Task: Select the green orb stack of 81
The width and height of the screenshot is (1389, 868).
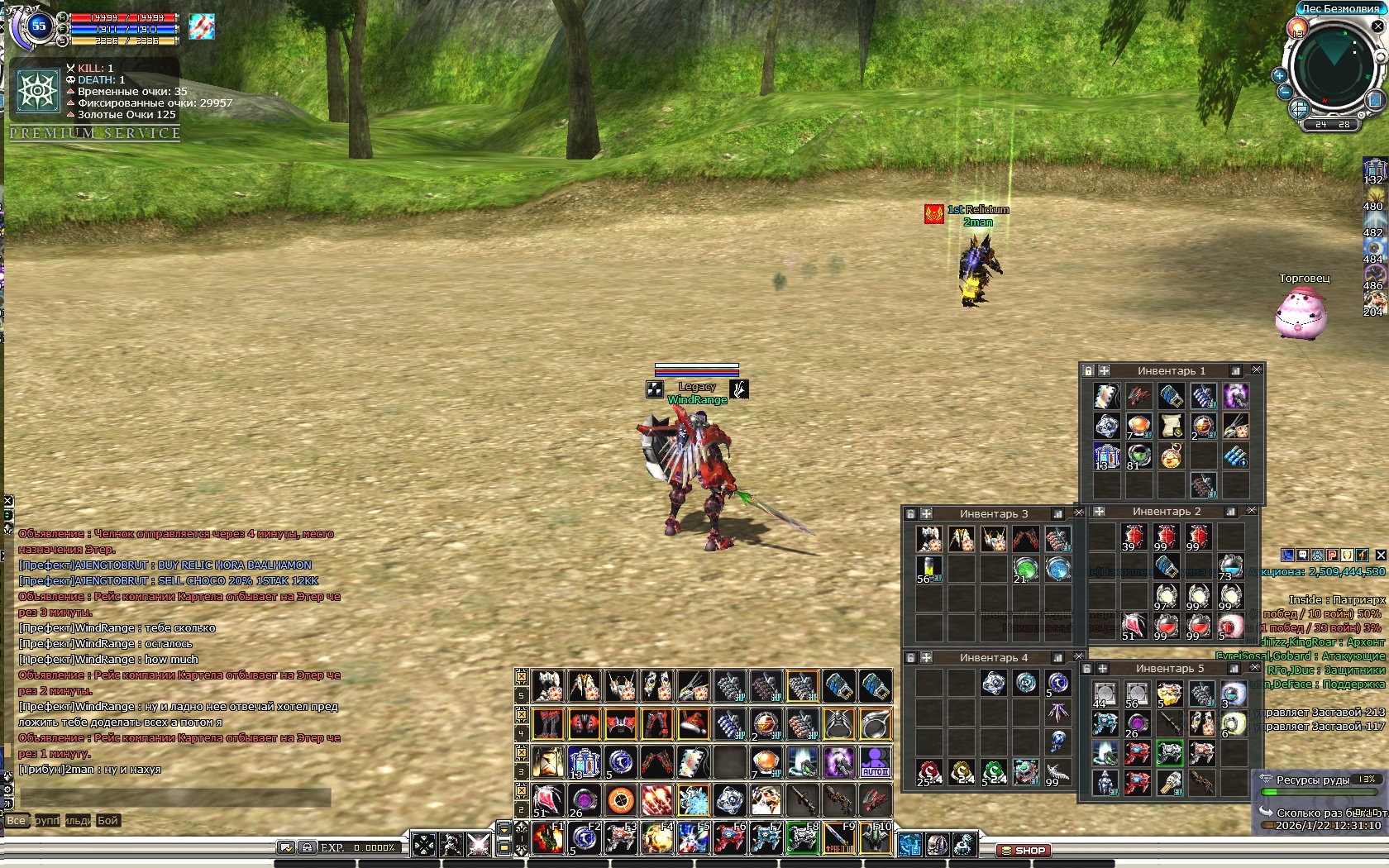Action: pos(1138,456)
